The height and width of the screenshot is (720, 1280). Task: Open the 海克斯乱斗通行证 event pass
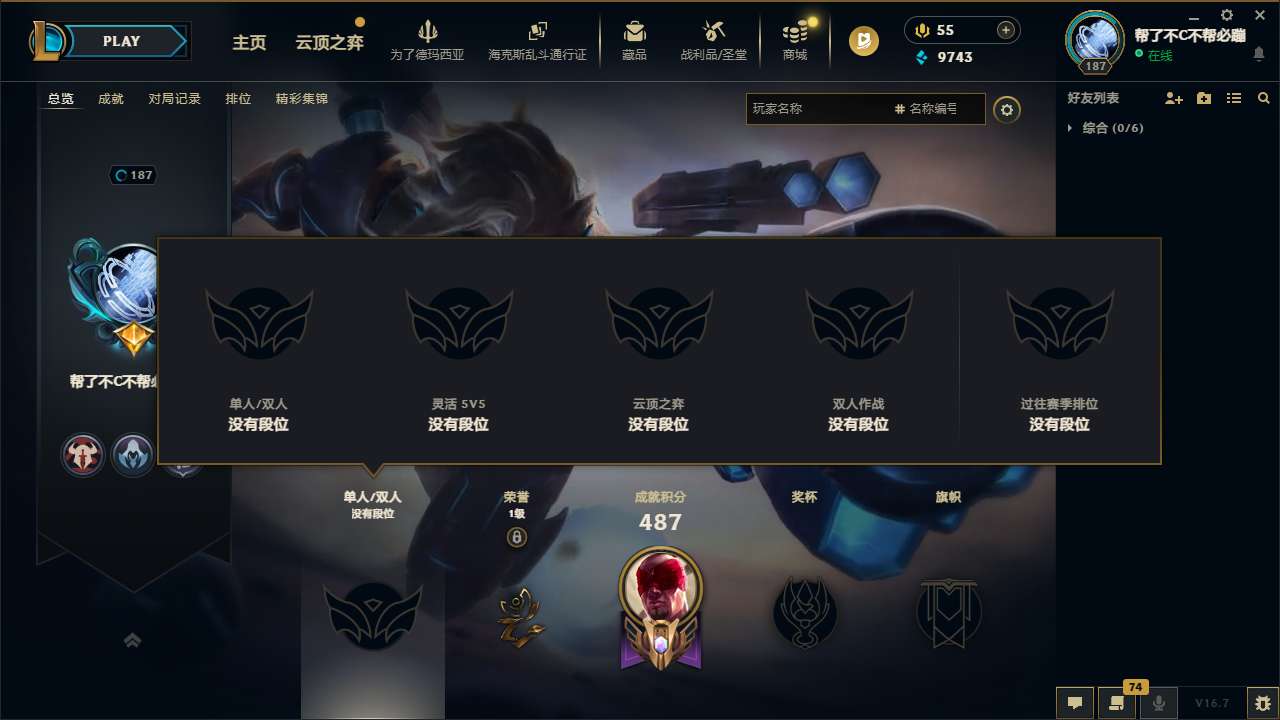point(539,41)
